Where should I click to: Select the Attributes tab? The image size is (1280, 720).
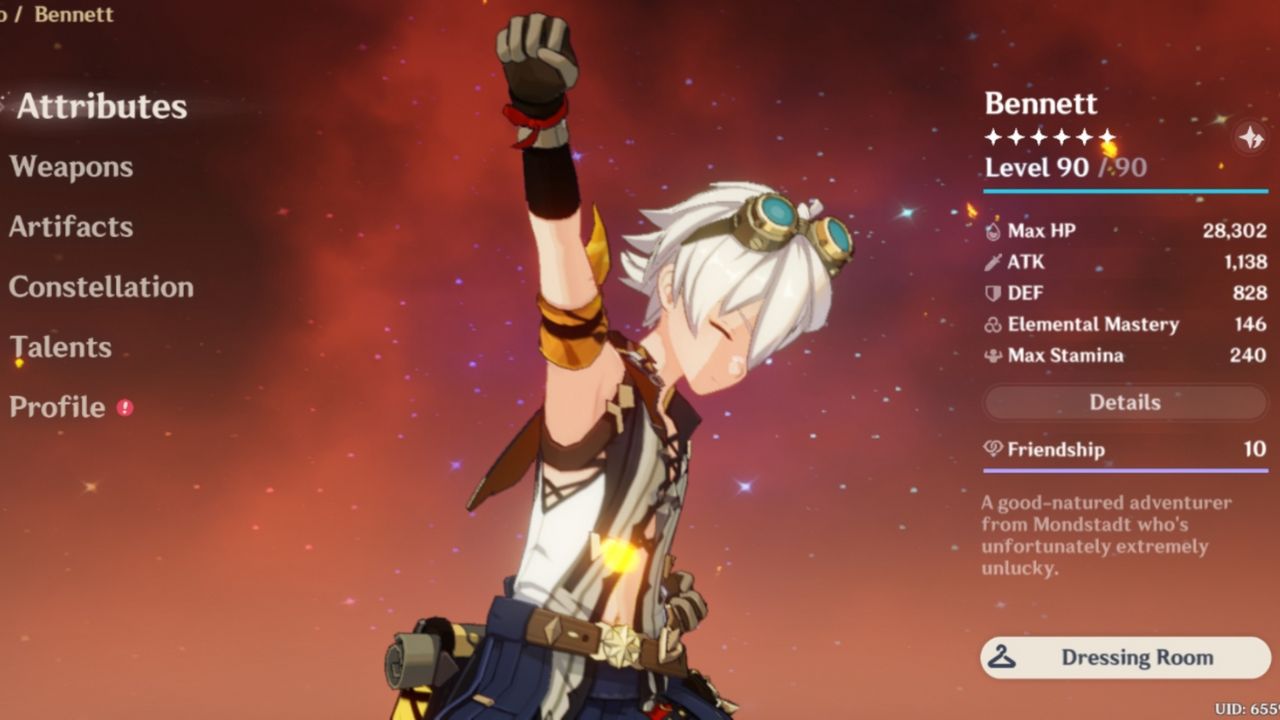[x=103, y=107]
